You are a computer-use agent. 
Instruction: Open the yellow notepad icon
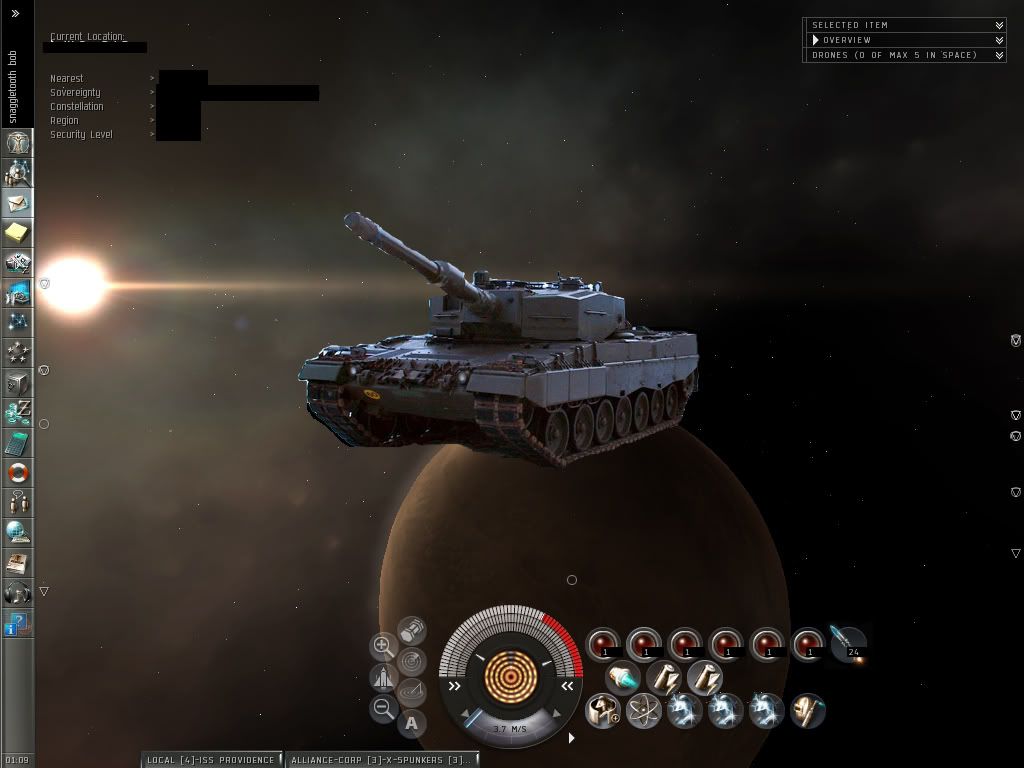coord(18,233)
